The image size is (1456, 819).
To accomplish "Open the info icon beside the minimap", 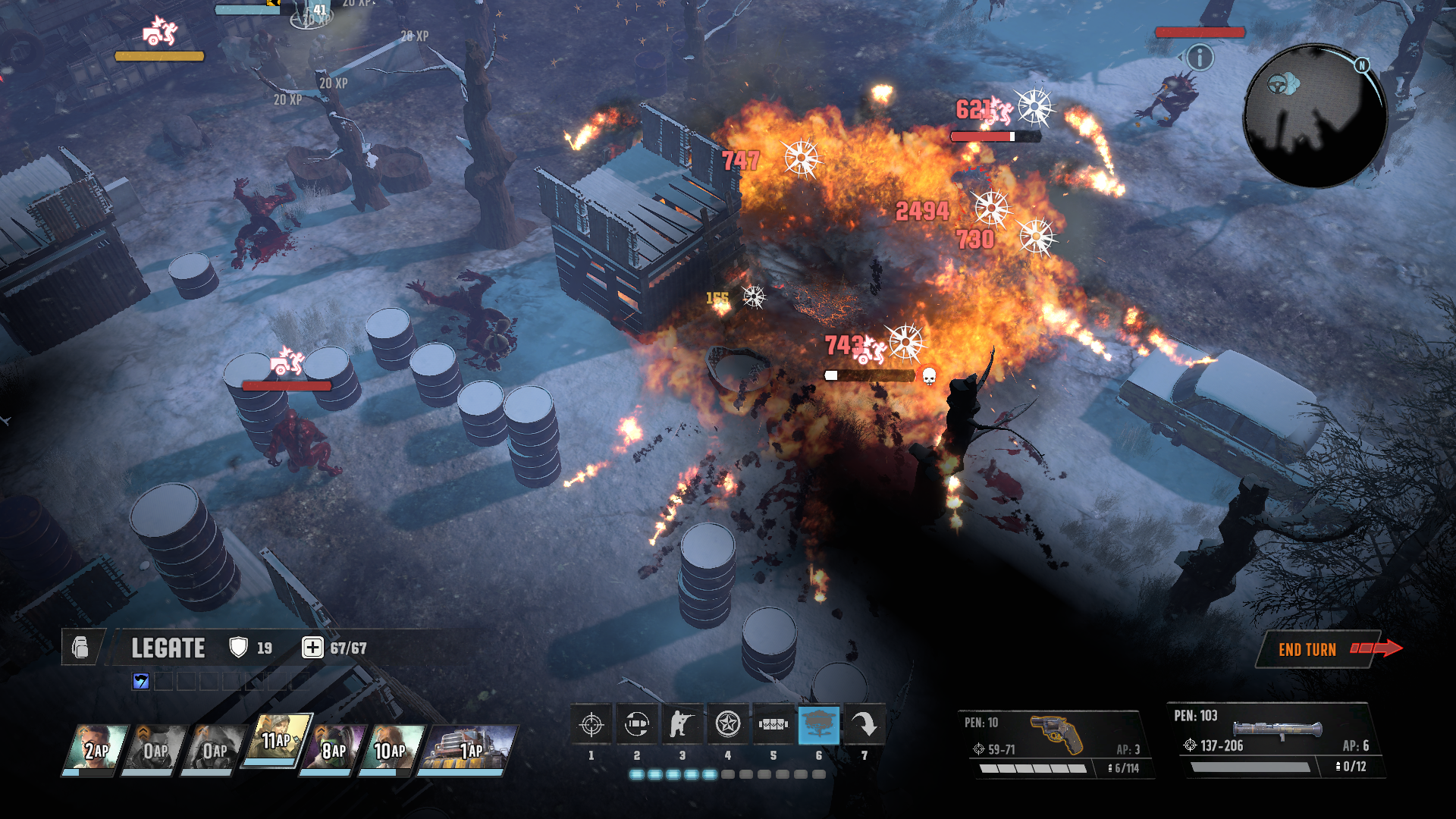I will tap(1200, 57).
